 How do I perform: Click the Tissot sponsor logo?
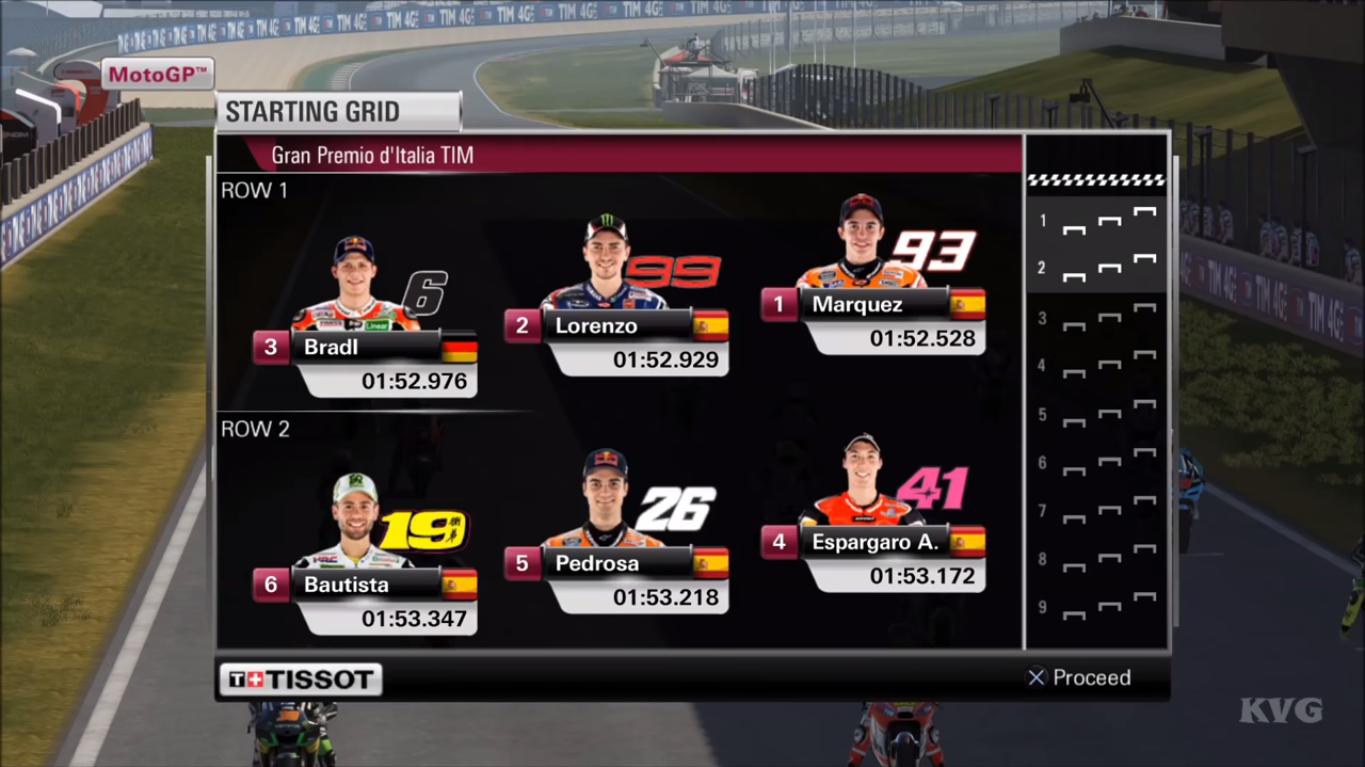[300, 678]
